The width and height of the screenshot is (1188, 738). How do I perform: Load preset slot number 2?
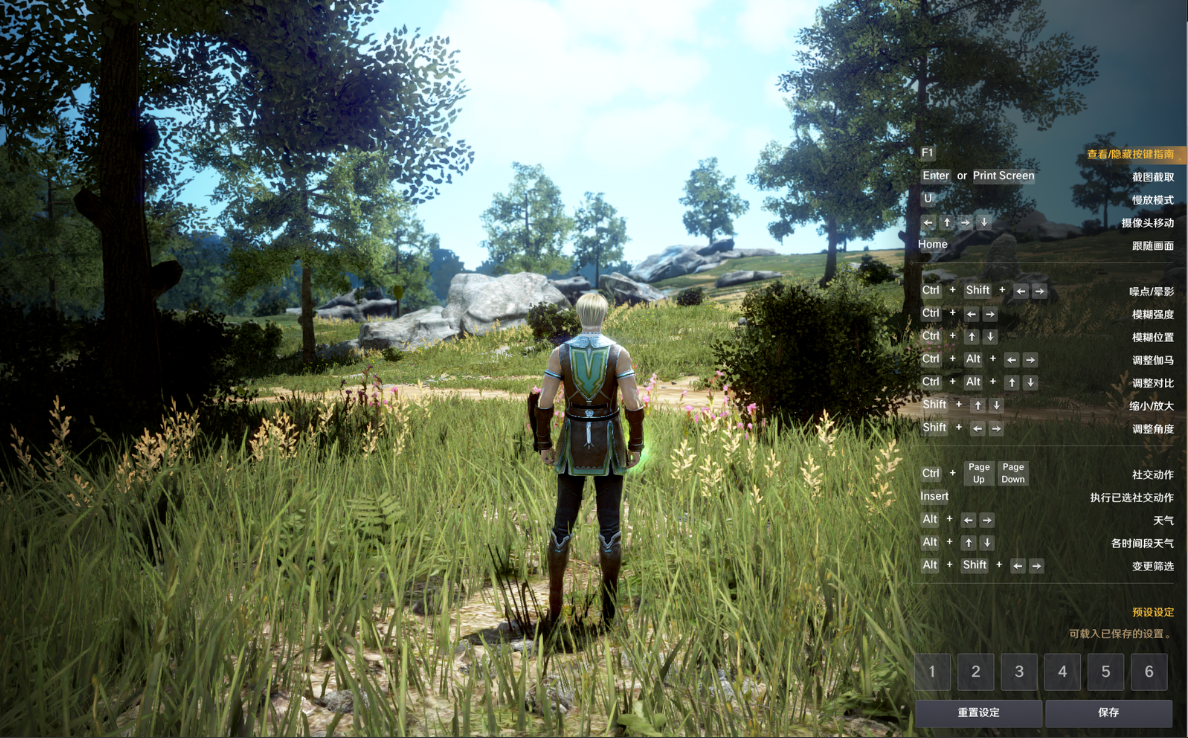pos(976,672)
